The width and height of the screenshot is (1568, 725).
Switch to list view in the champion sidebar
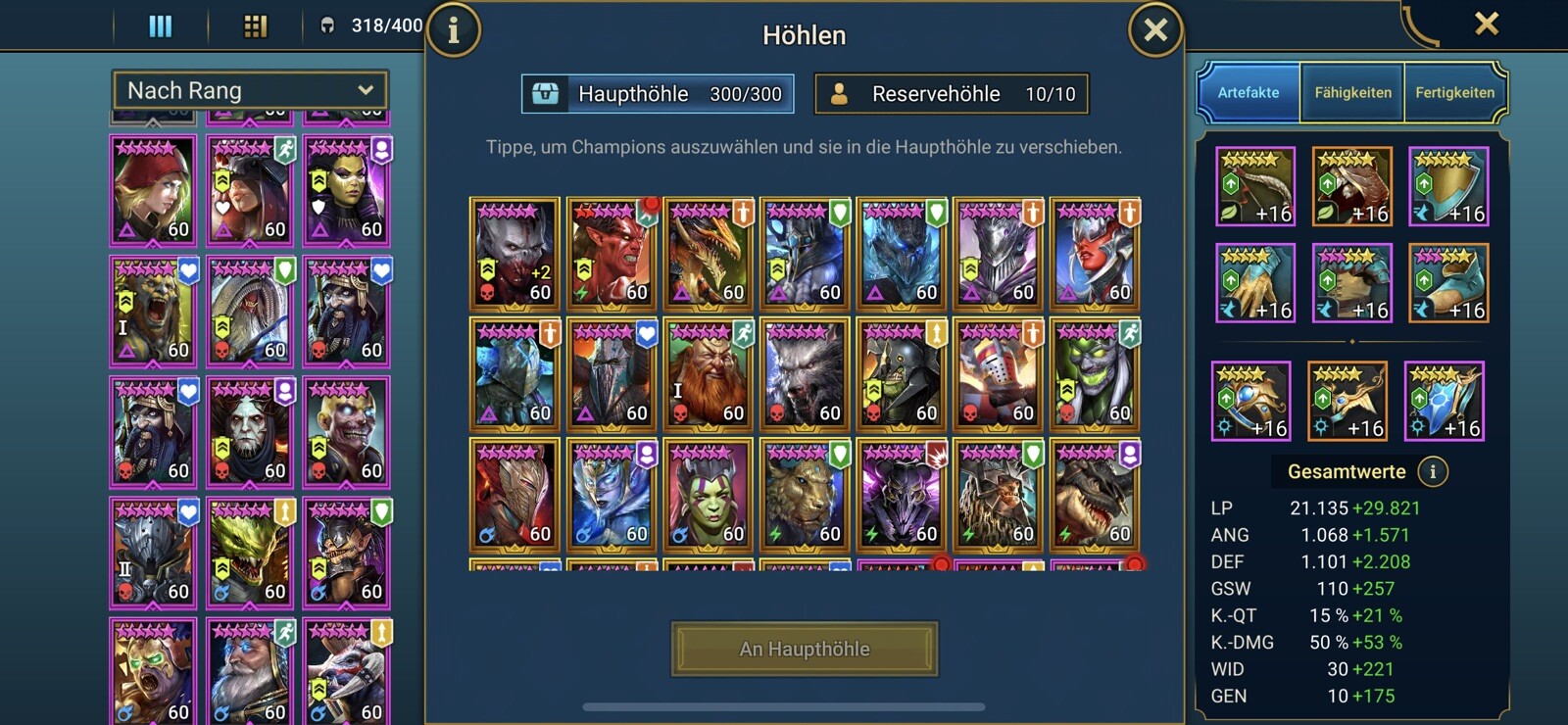click(158, 25)
